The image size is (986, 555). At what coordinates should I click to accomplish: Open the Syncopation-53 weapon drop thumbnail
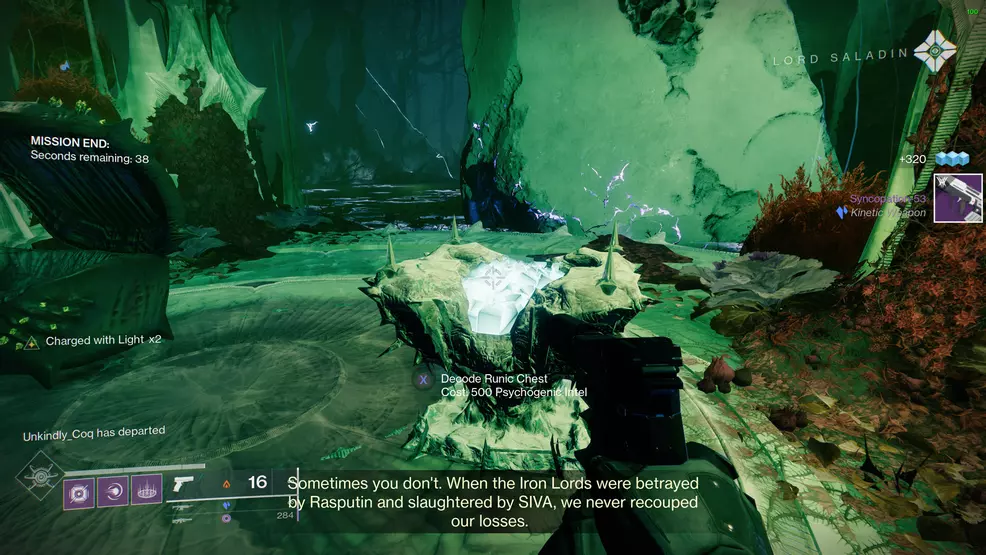958,198
